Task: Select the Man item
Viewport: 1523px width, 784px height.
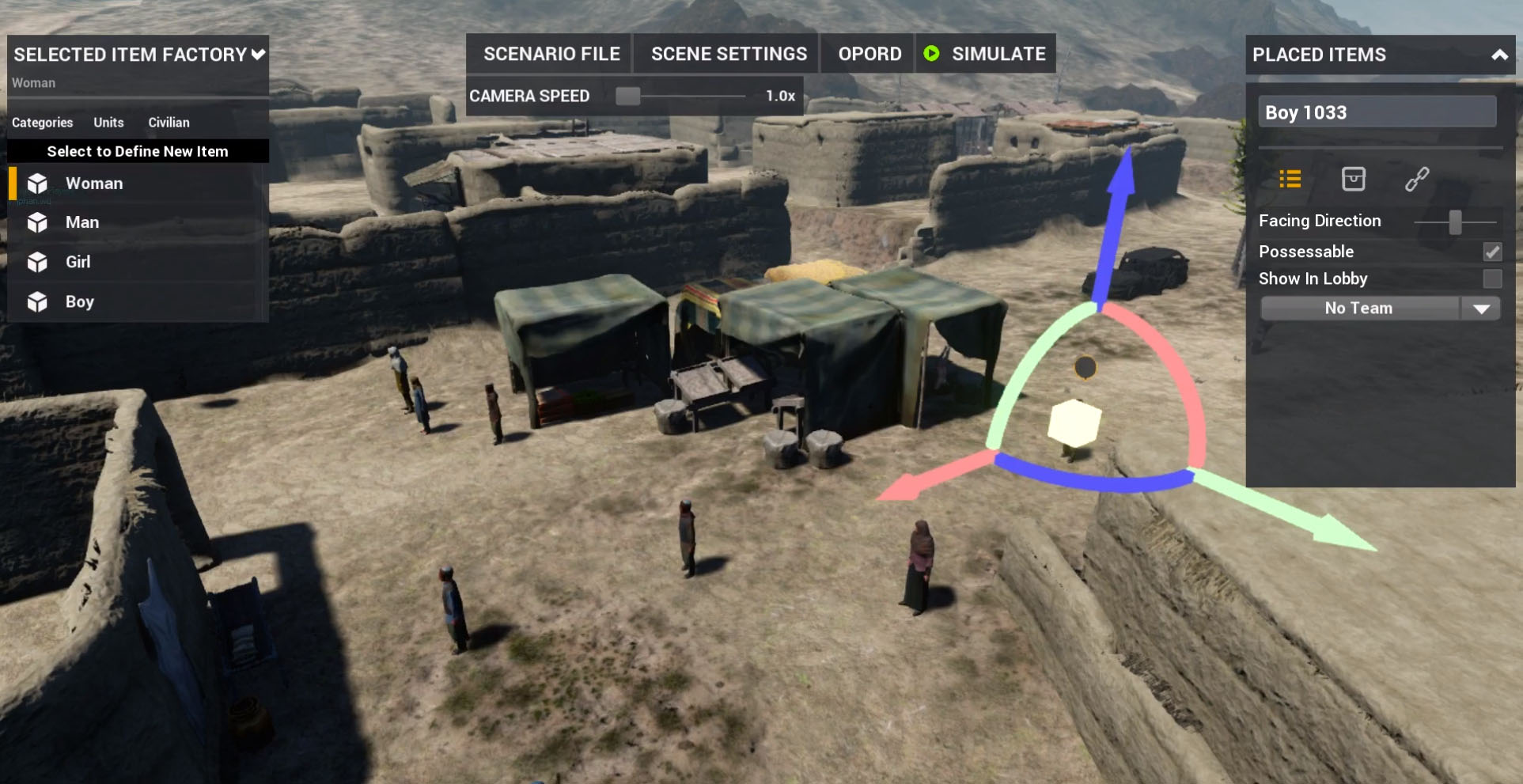Action: [x=82, y=222]
